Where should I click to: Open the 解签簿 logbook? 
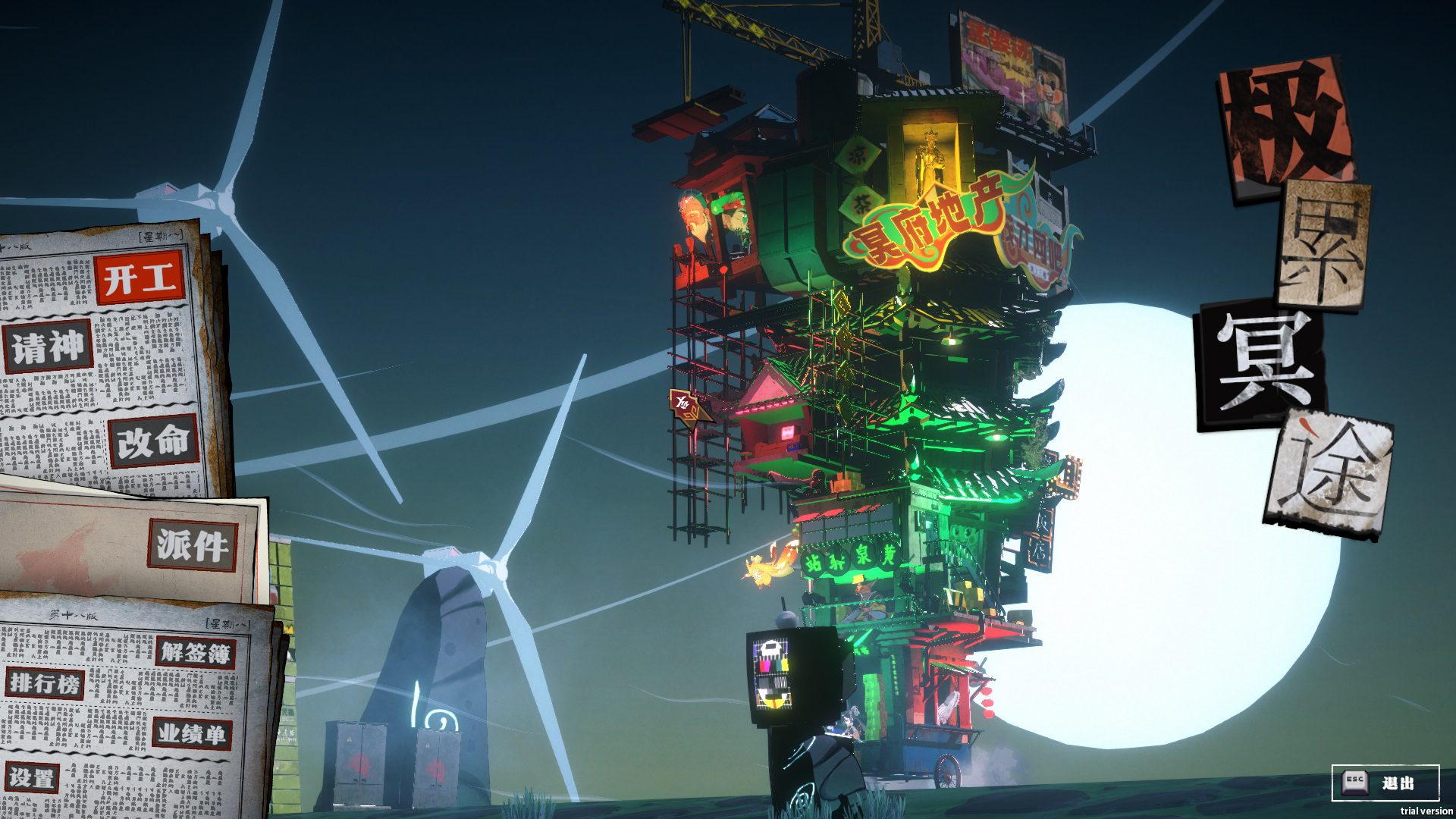click(x=195, y=652)
